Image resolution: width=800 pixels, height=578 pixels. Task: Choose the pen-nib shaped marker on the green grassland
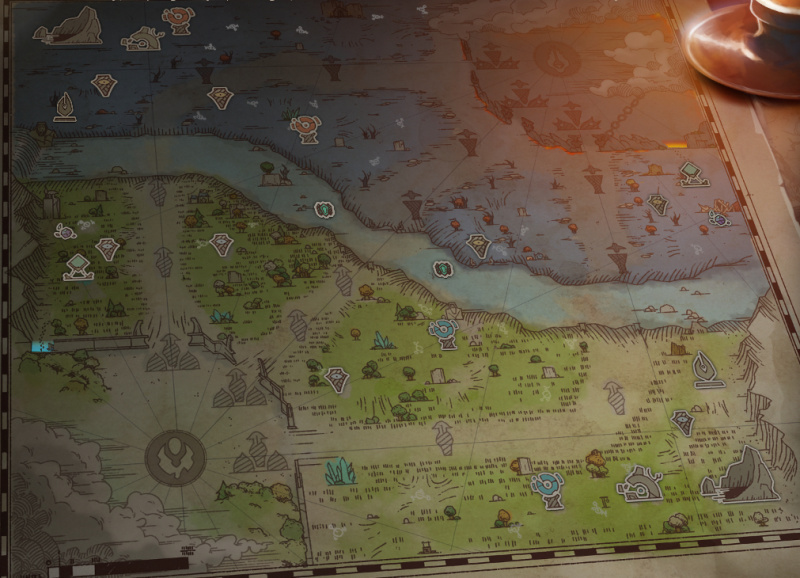point(709,369)
